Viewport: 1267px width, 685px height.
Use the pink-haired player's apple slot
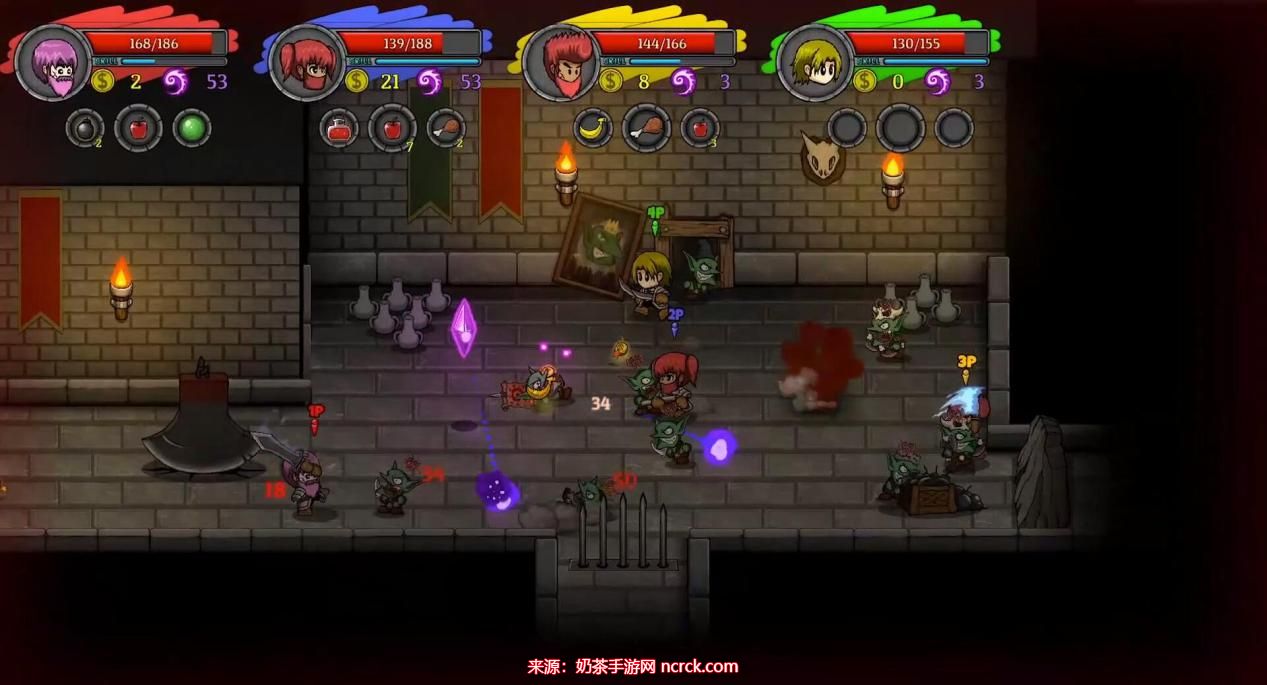click(x=138, y=128)
